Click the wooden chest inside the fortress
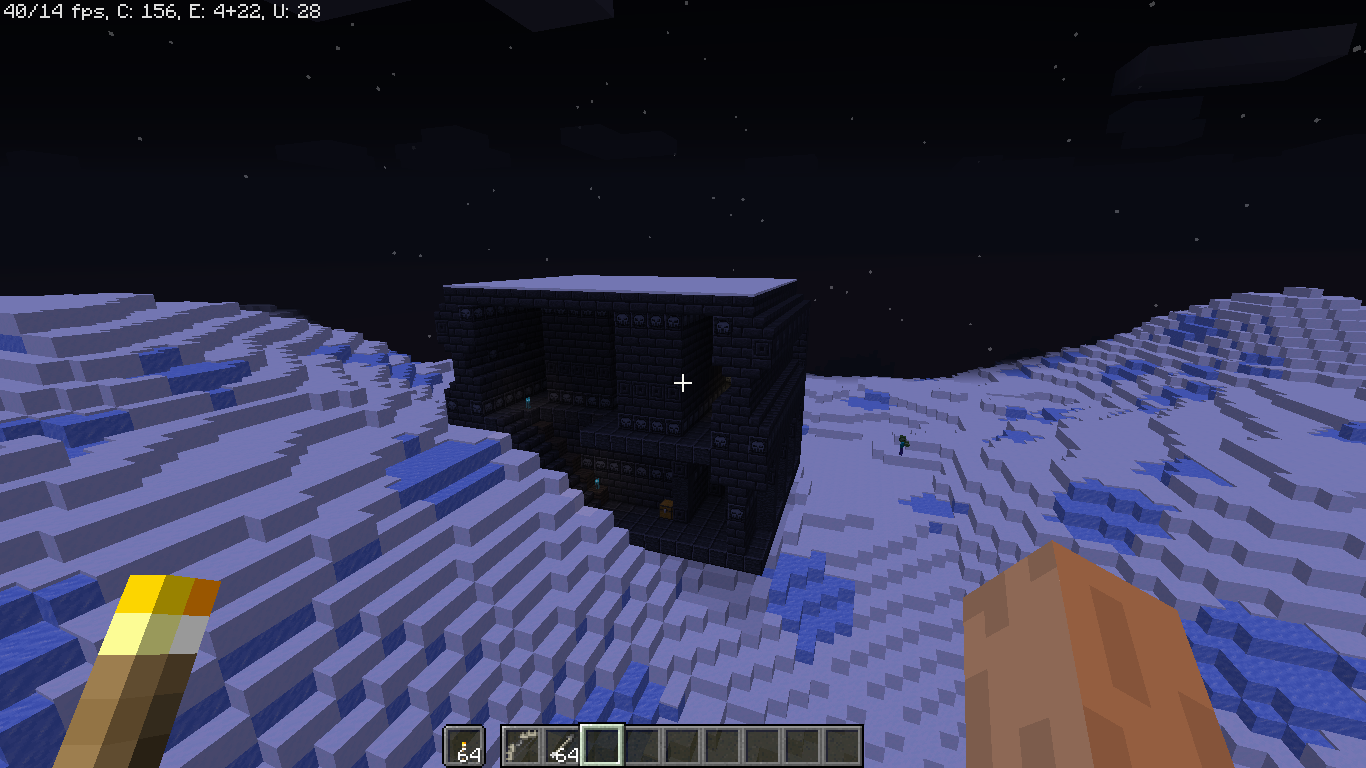The image size is (1366, 768). [668, 508]
